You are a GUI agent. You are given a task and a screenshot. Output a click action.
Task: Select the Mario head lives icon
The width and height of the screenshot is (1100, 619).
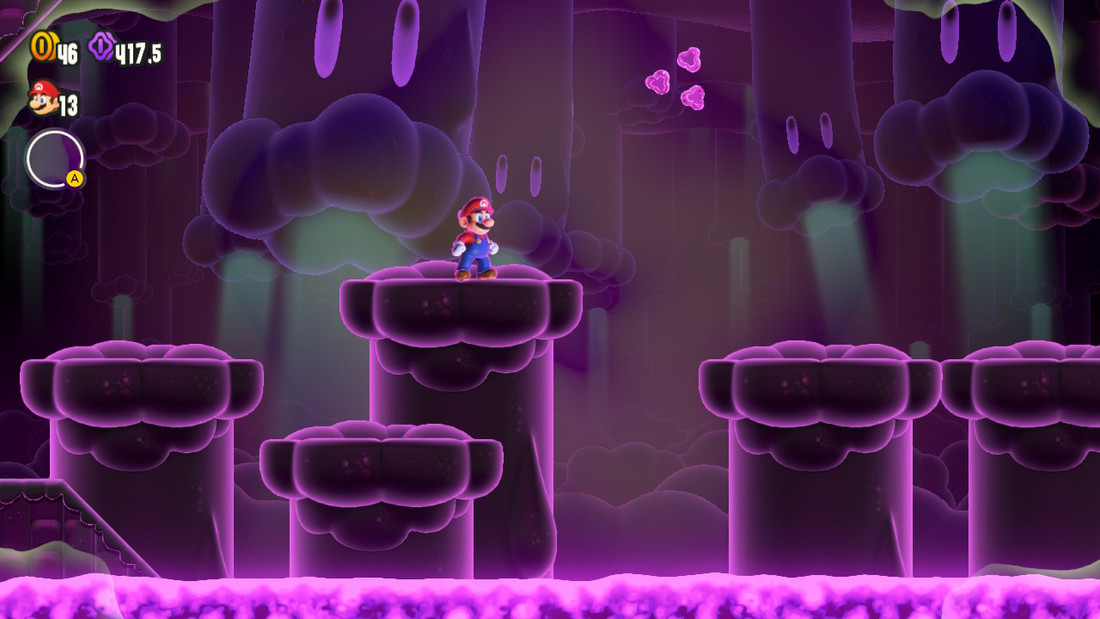[43, 99]
